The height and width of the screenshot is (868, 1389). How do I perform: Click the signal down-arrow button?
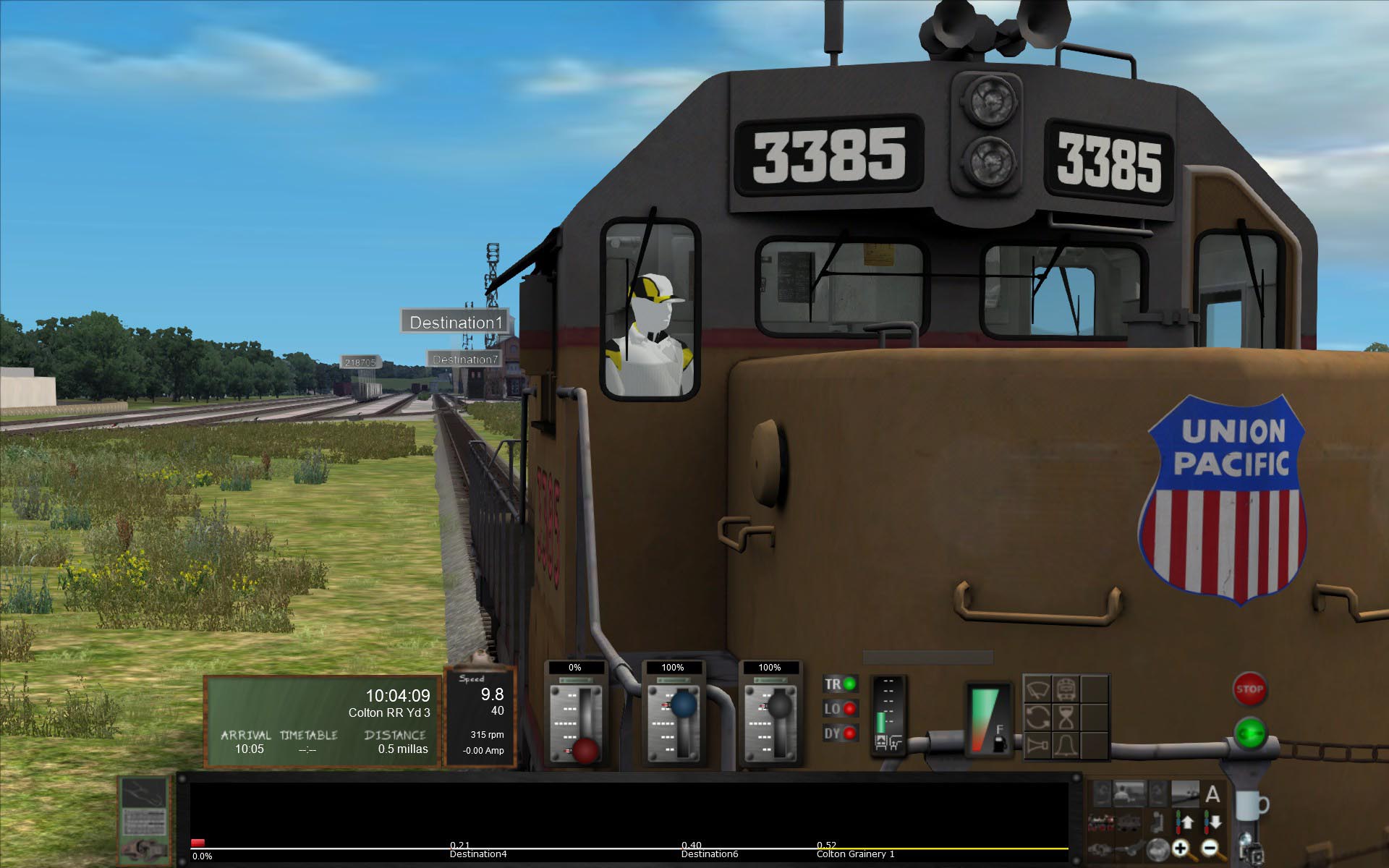coord(1212,822)
